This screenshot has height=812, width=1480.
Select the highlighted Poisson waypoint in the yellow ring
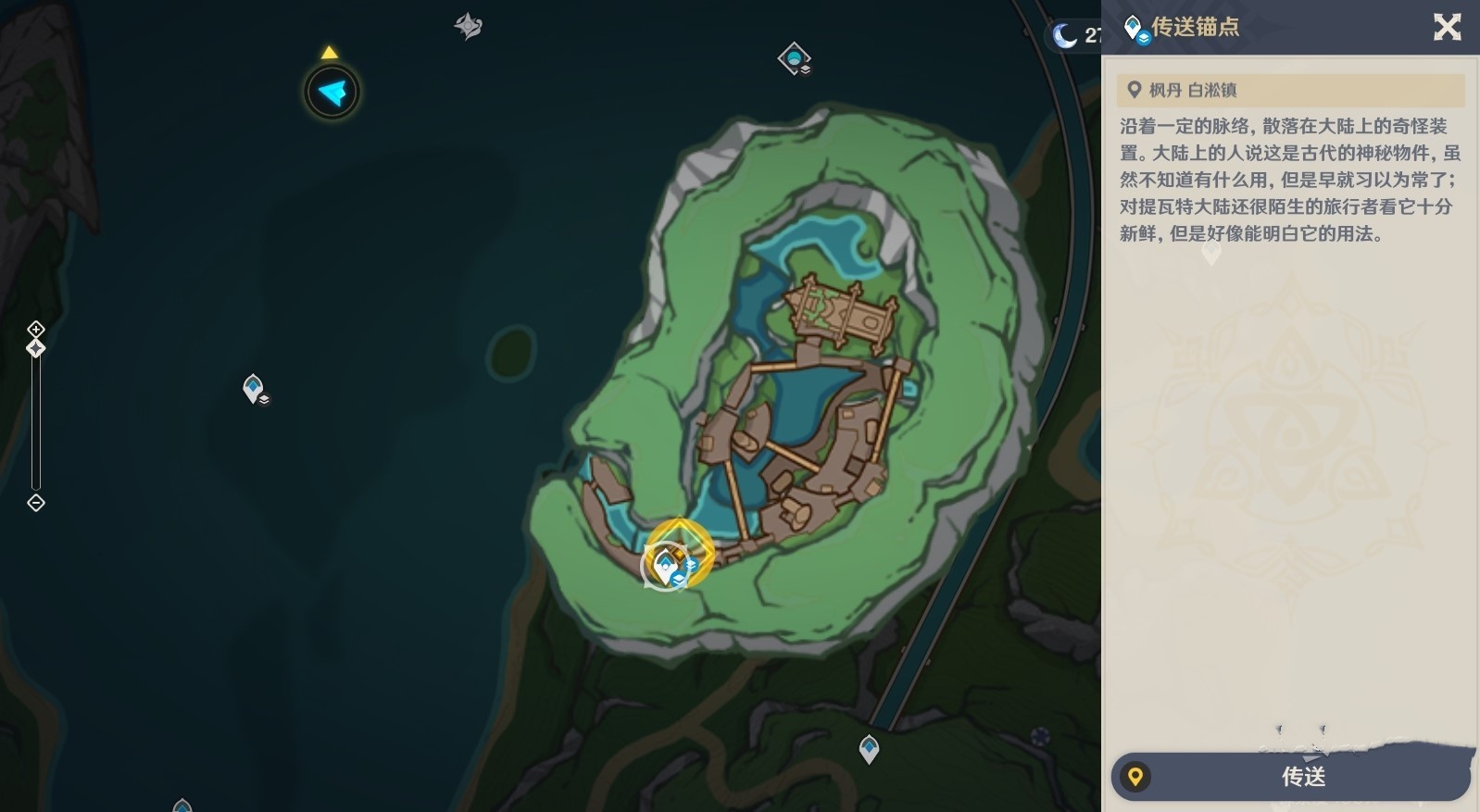tap(679, 554)
